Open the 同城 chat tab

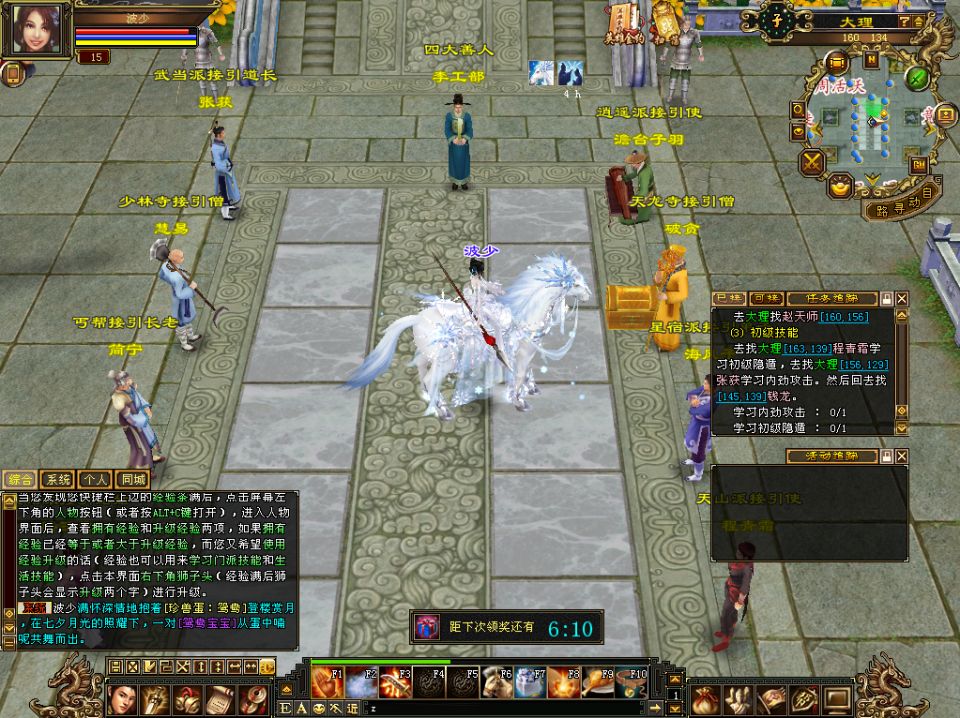pos(131,480)
